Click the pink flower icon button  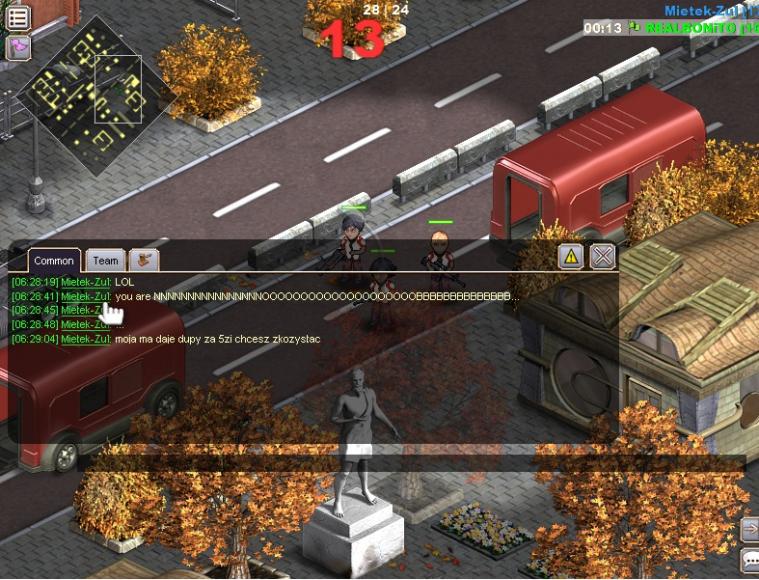(17, 47)
